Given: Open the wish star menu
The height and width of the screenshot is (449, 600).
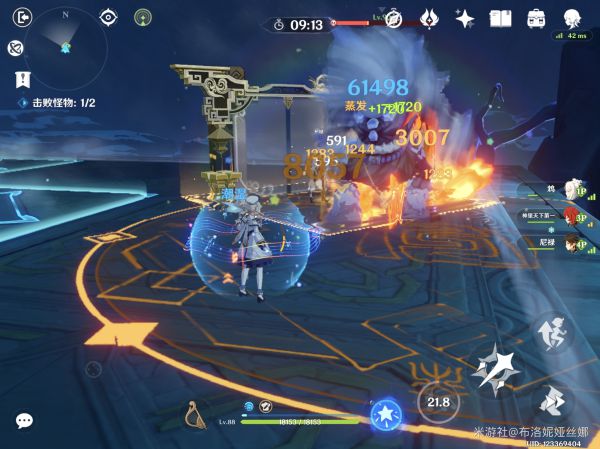Looking at the screenshot, I should pyautogui.click(x=464, y=18).
